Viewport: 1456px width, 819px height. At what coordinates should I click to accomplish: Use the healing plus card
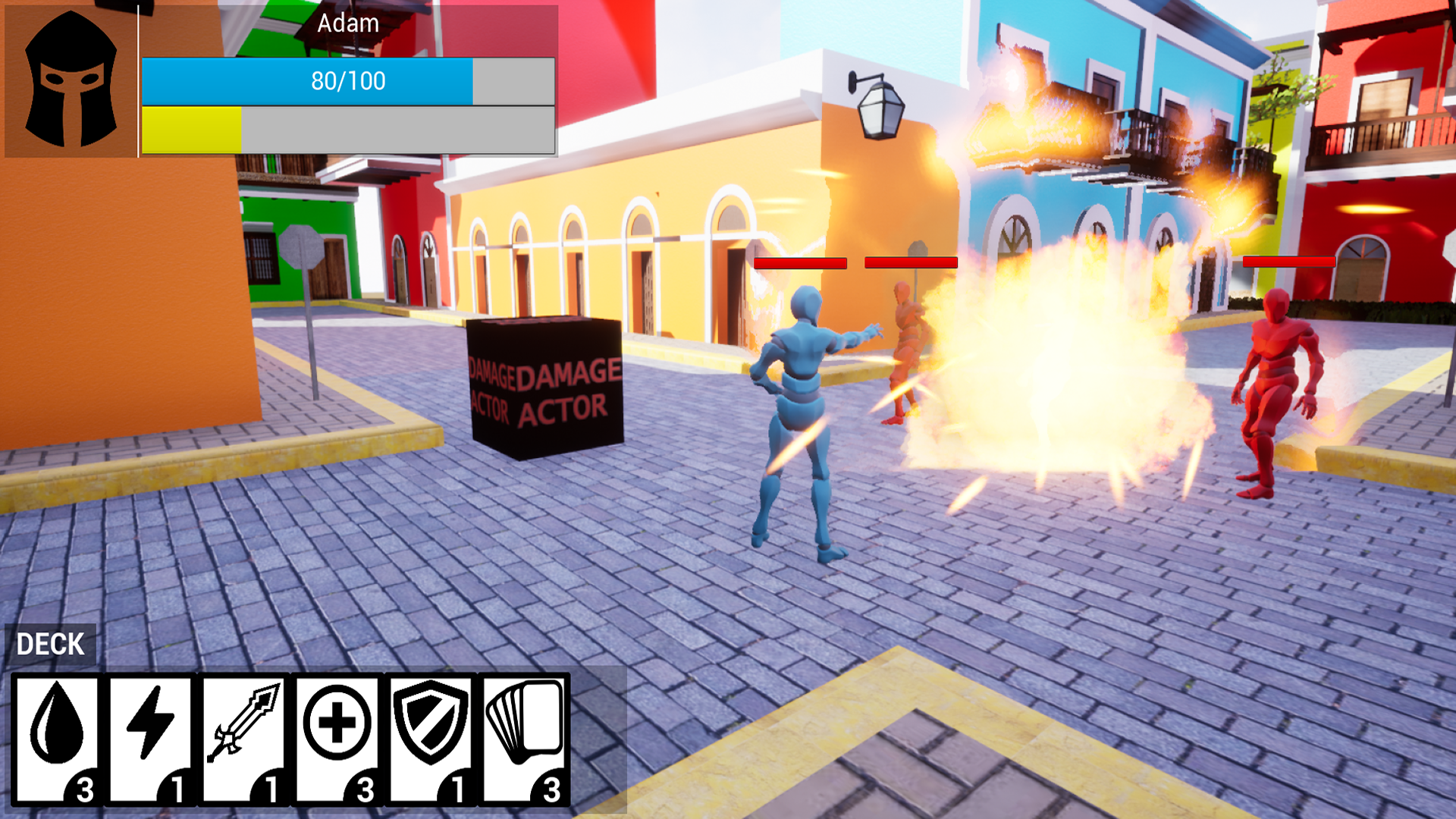pyautogui.click(x=337, y=739)
